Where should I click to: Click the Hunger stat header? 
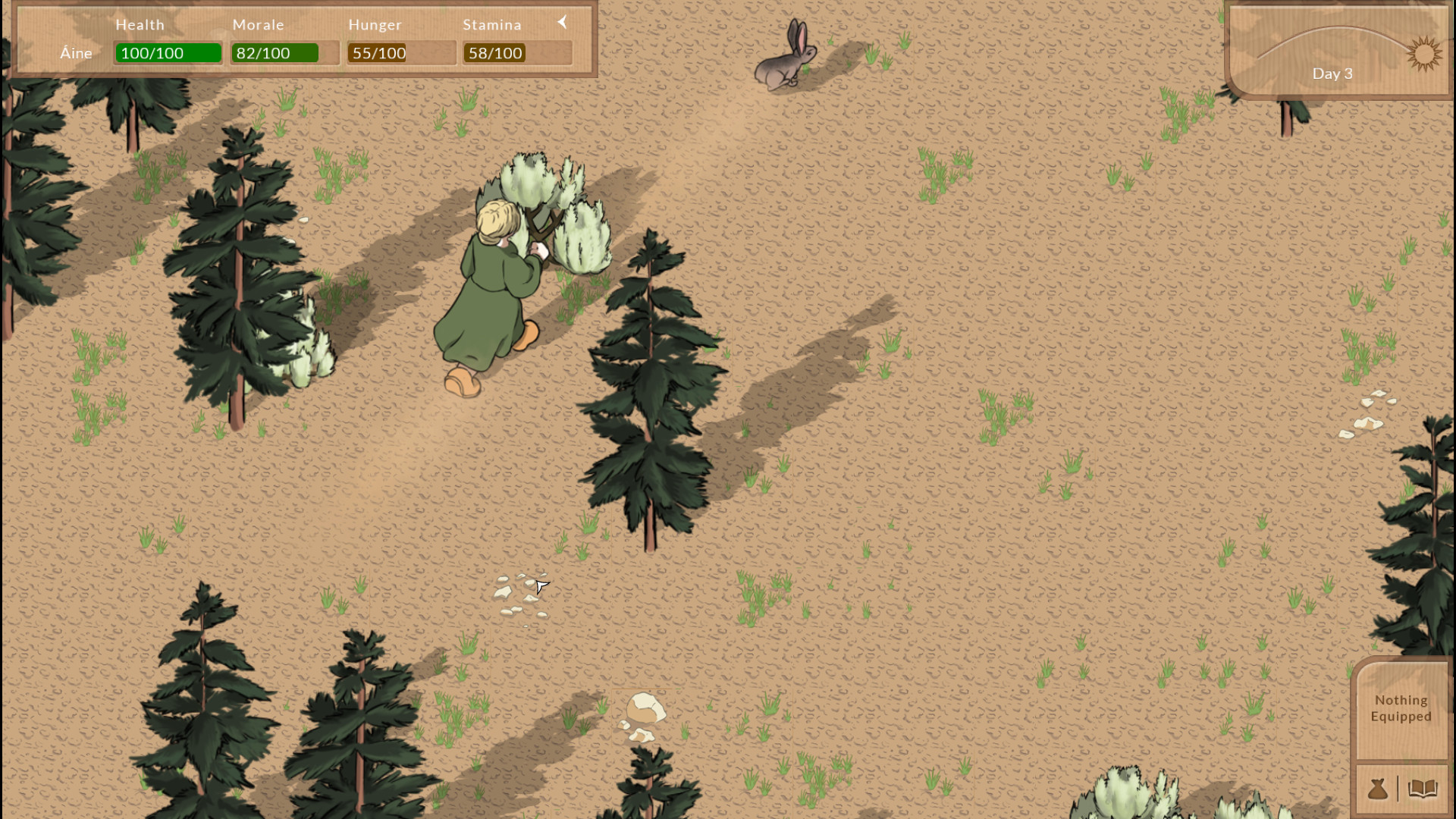tap(375, 24)
